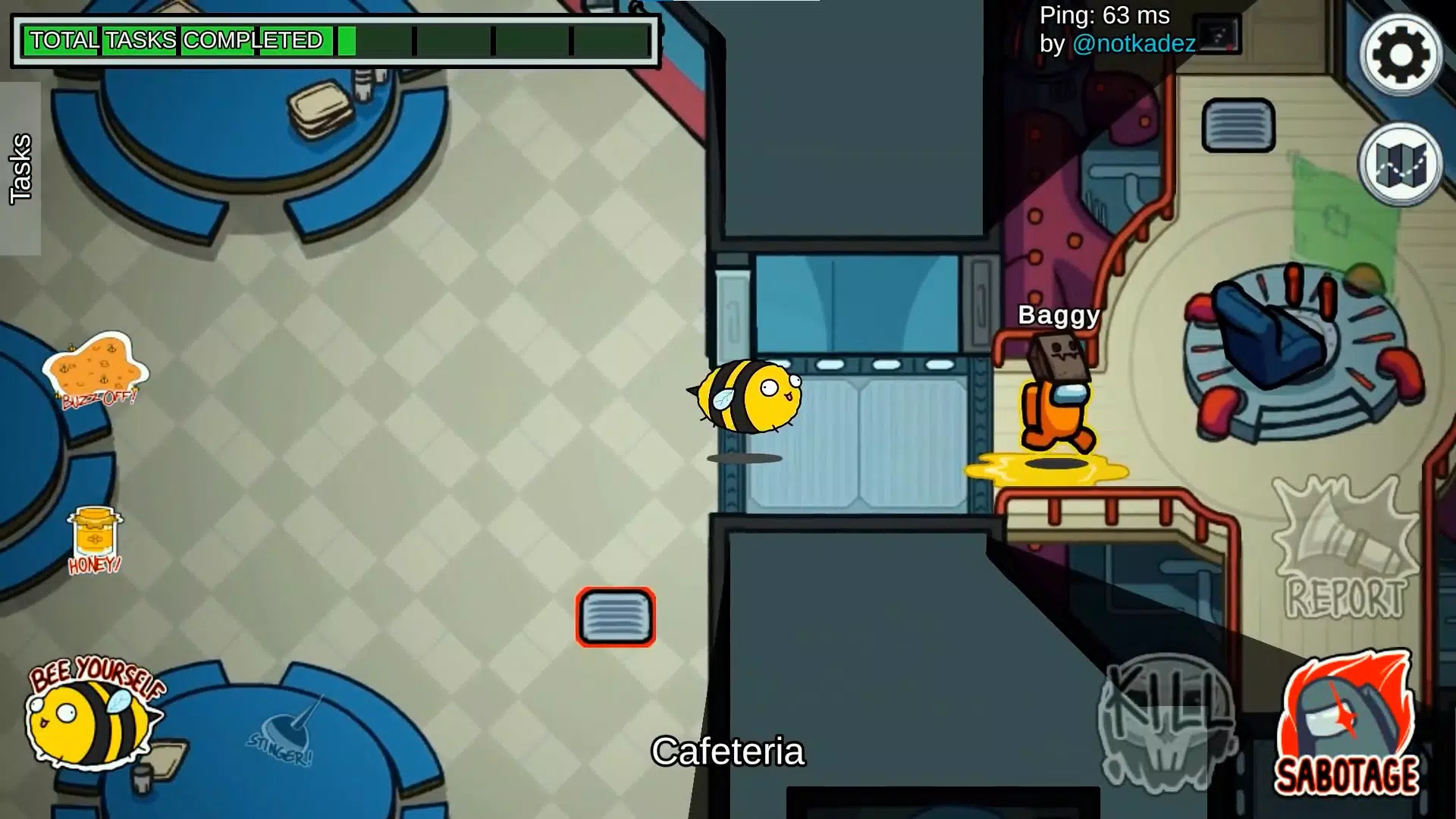
Task: Click the Report megaphone icon
Action: [x=1346, y=554]
